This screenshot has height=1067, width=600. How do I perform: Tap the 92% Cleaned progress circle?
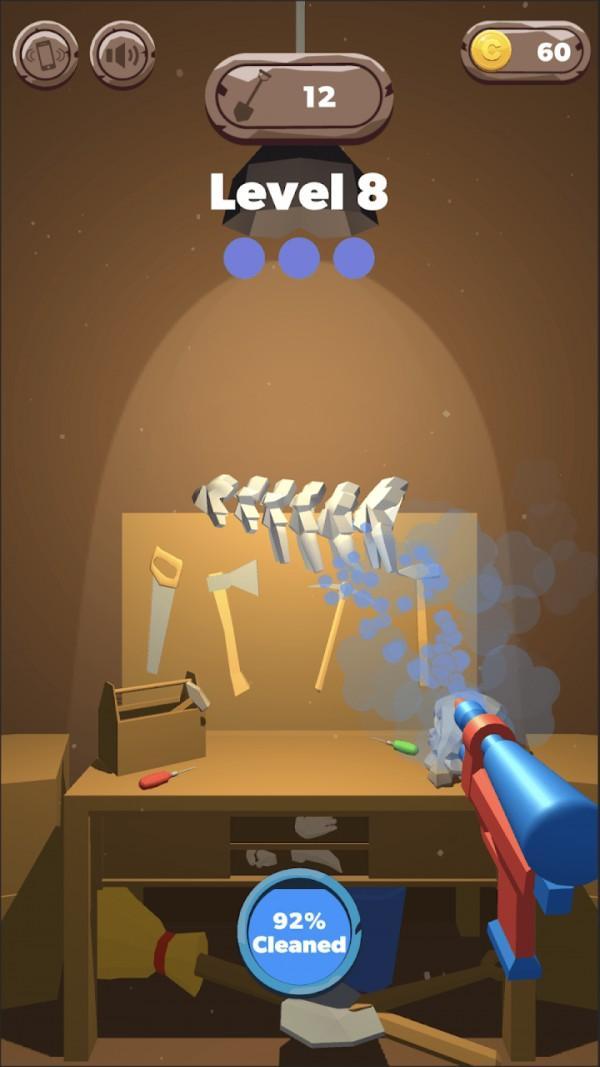tap(298, 932)
